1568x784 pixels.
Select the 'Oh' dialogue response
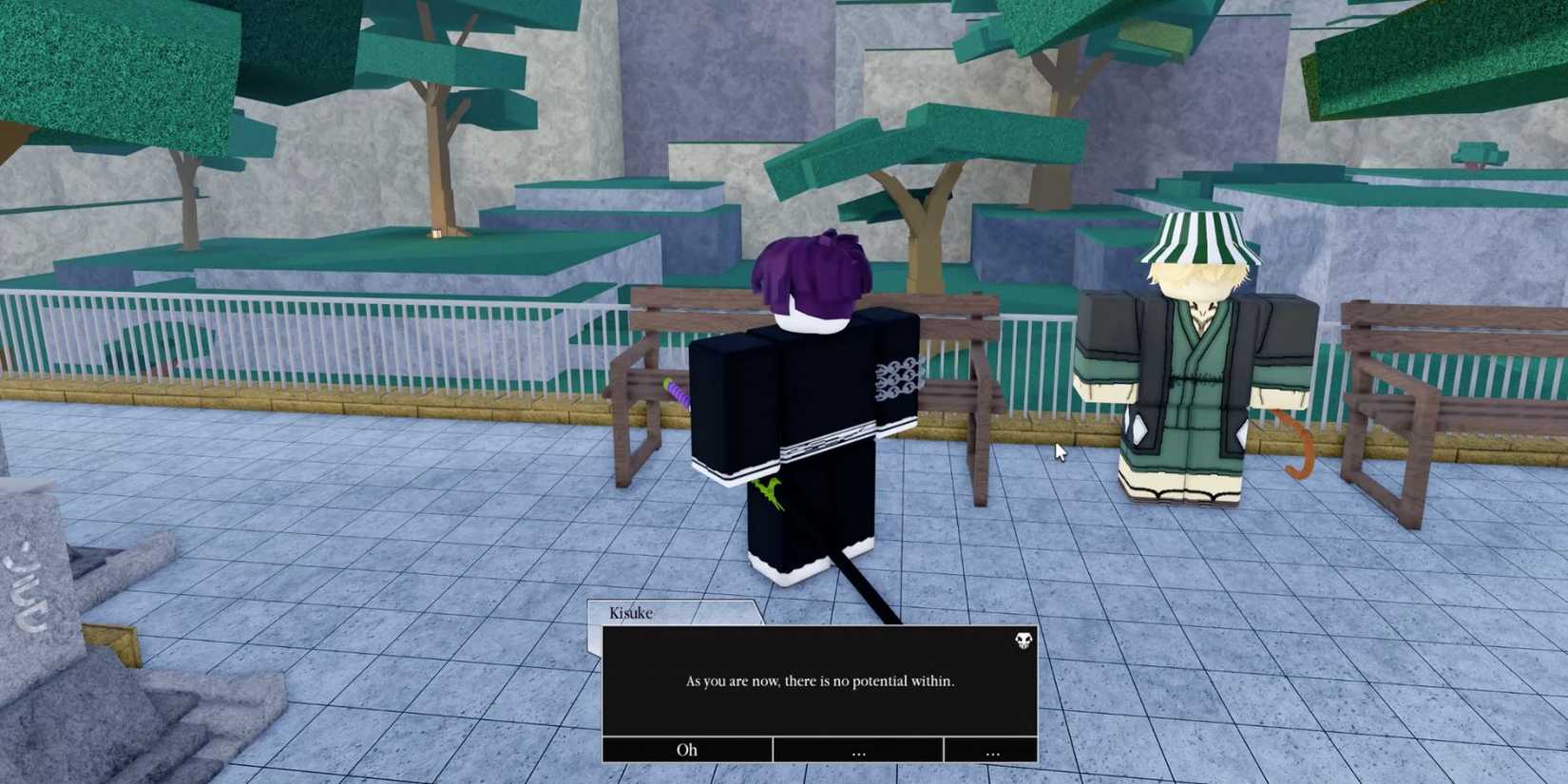686,750
